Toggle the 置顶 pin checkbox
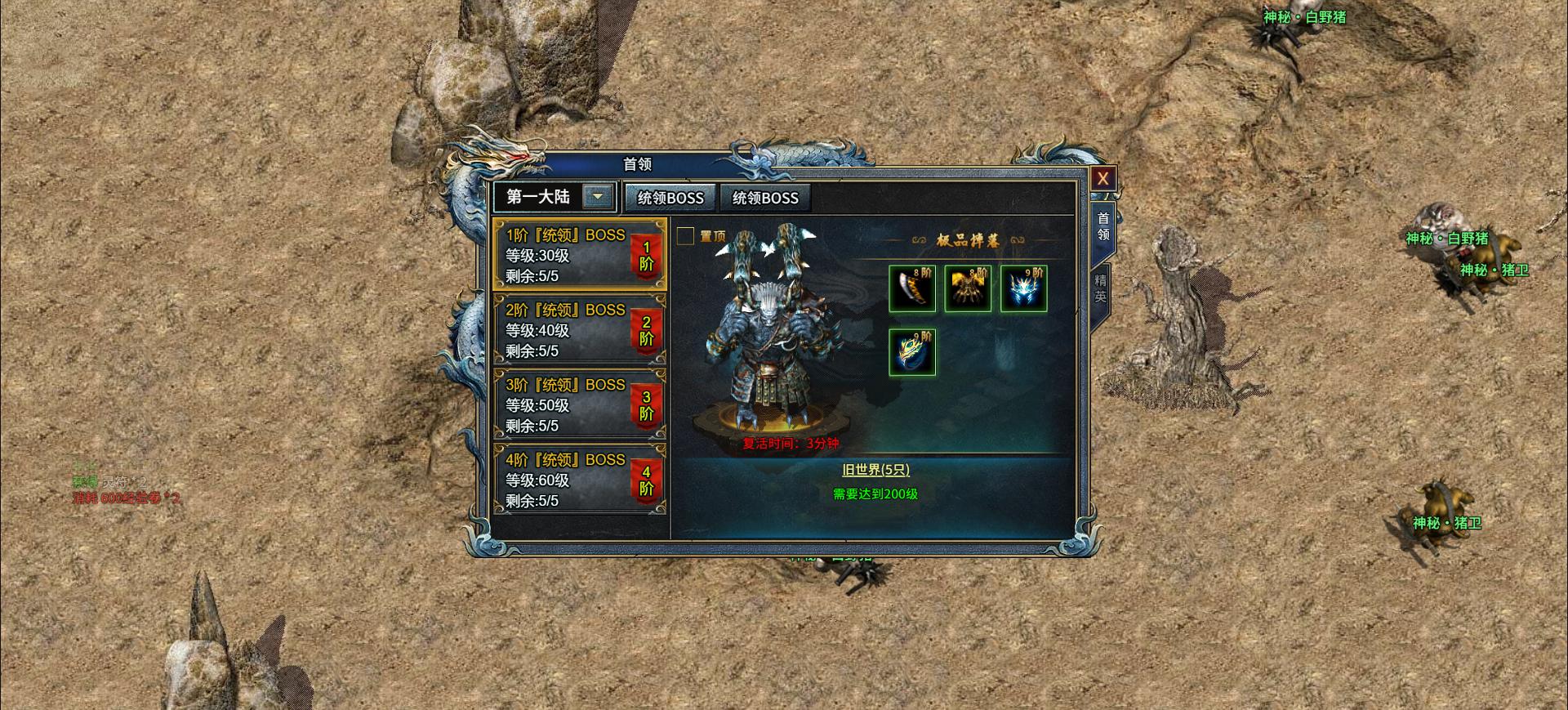Image resolution: width=1568 pixels, height=710 pixels. 686,236
